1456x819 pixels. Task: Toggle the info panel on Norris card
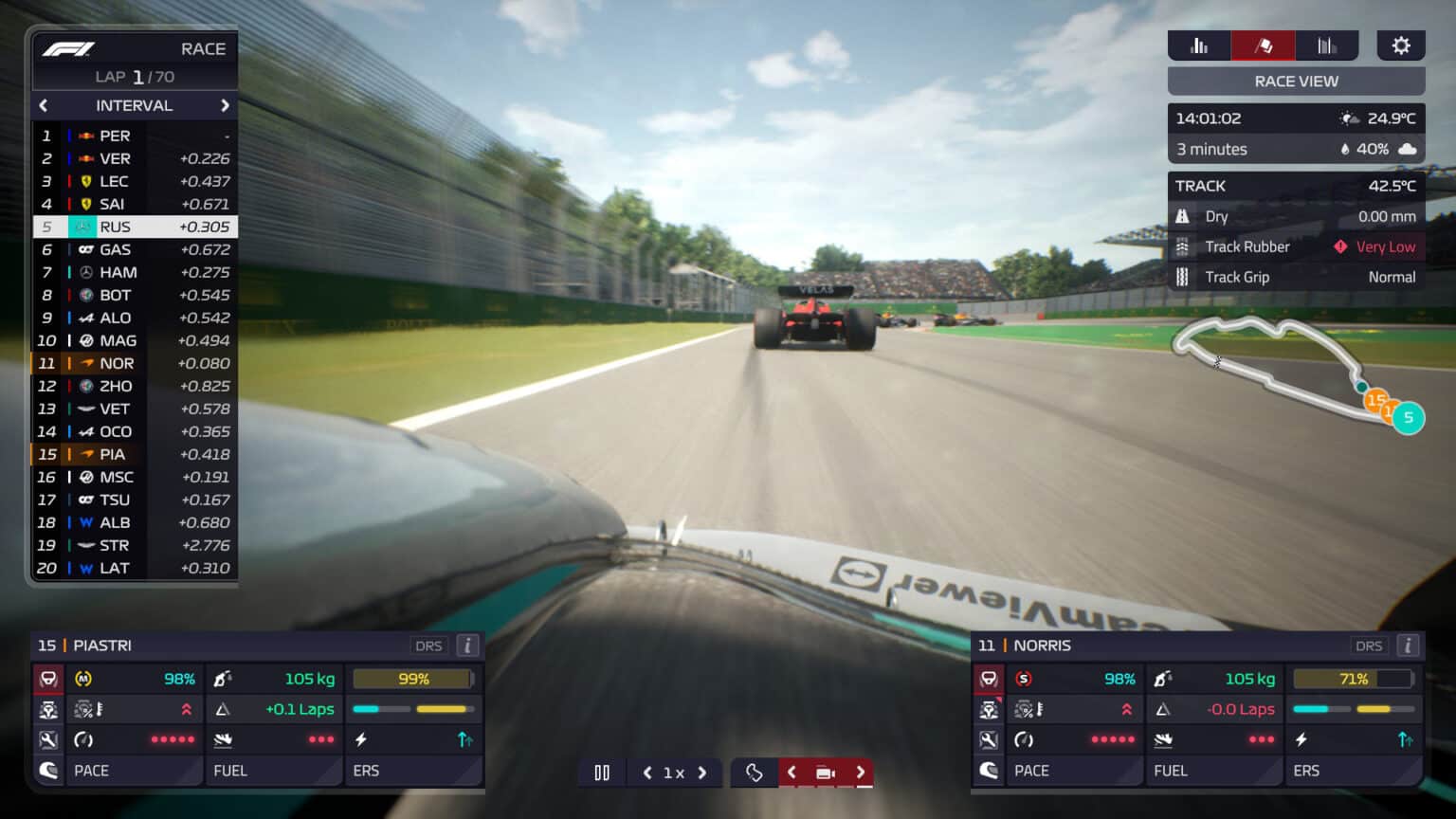(x=1409, y=646)
